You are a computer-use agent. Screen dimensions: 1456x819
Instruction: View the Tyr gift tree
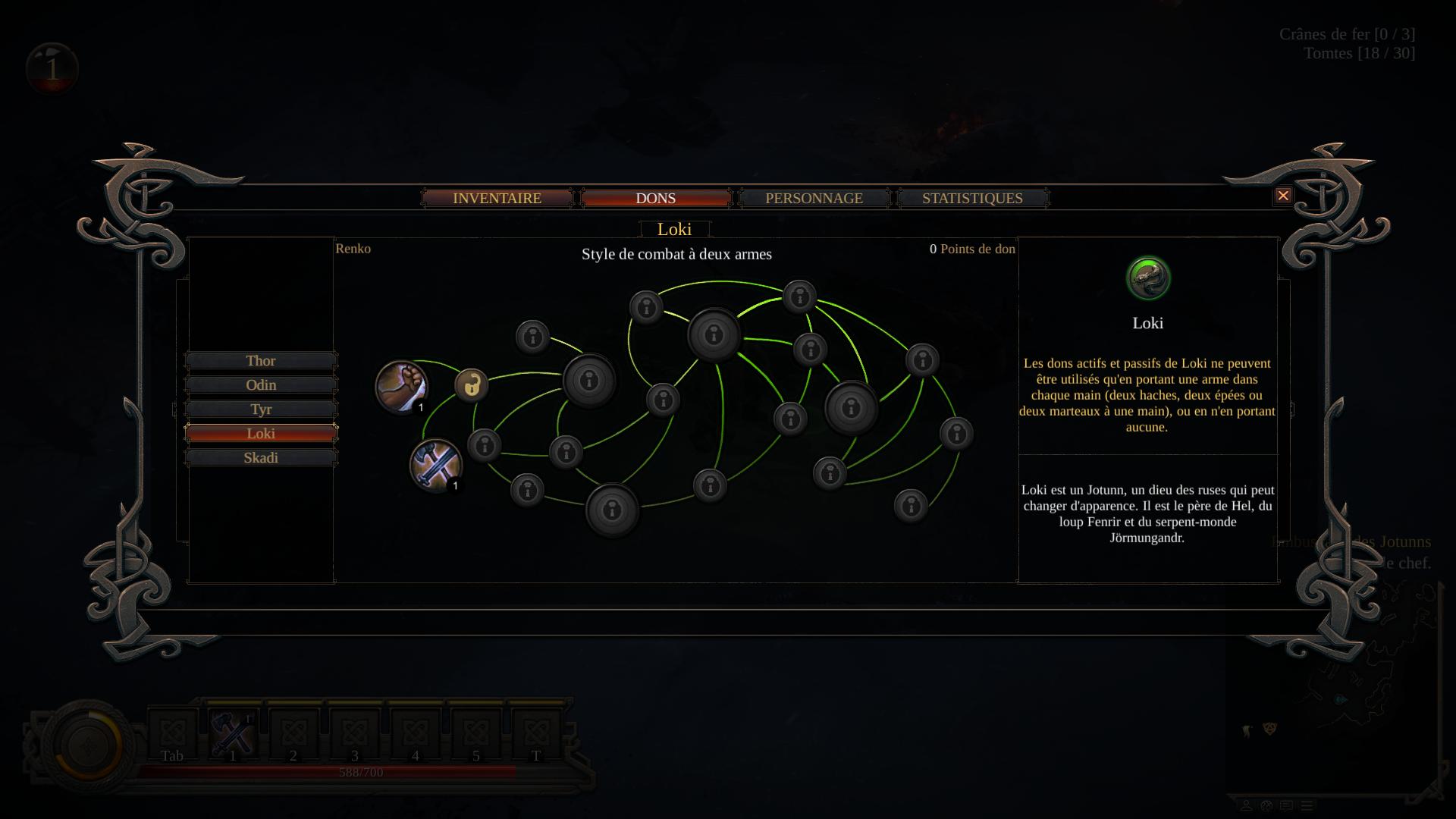point(260,409)
